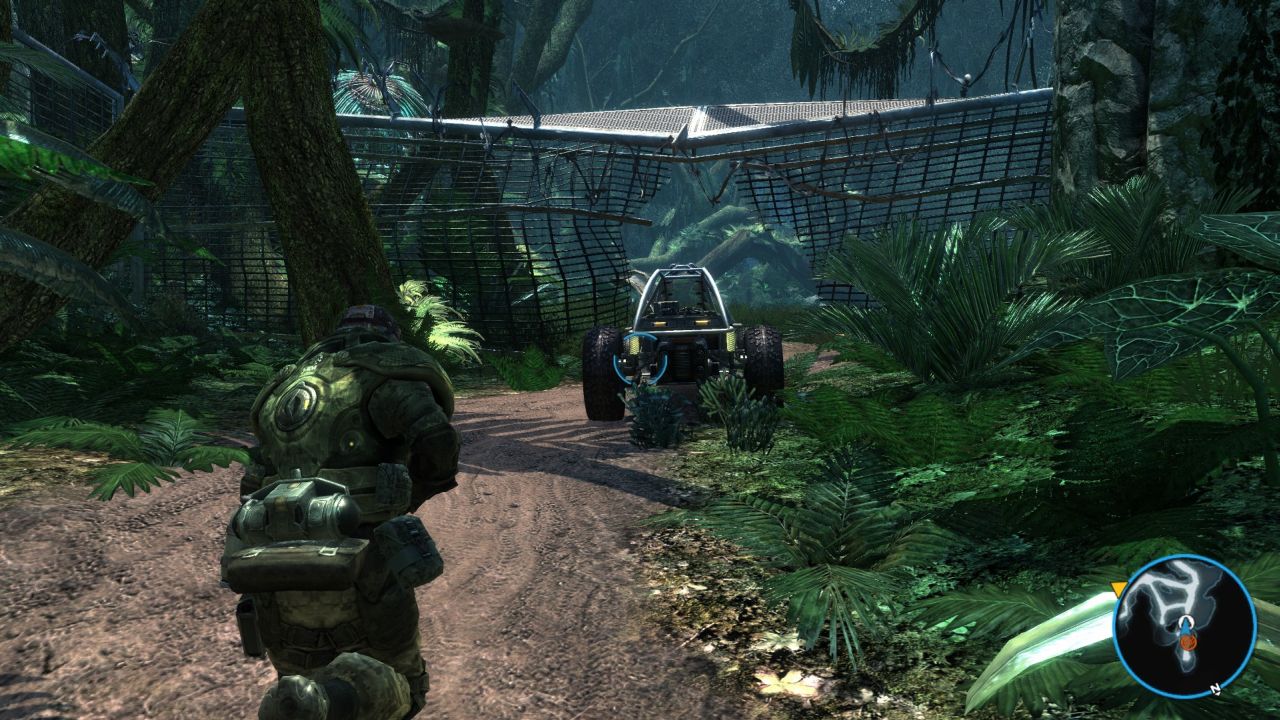The image size is (1280, 720).
Task: Click the north compass indicator on minimap
Action: click(1214, 689)
